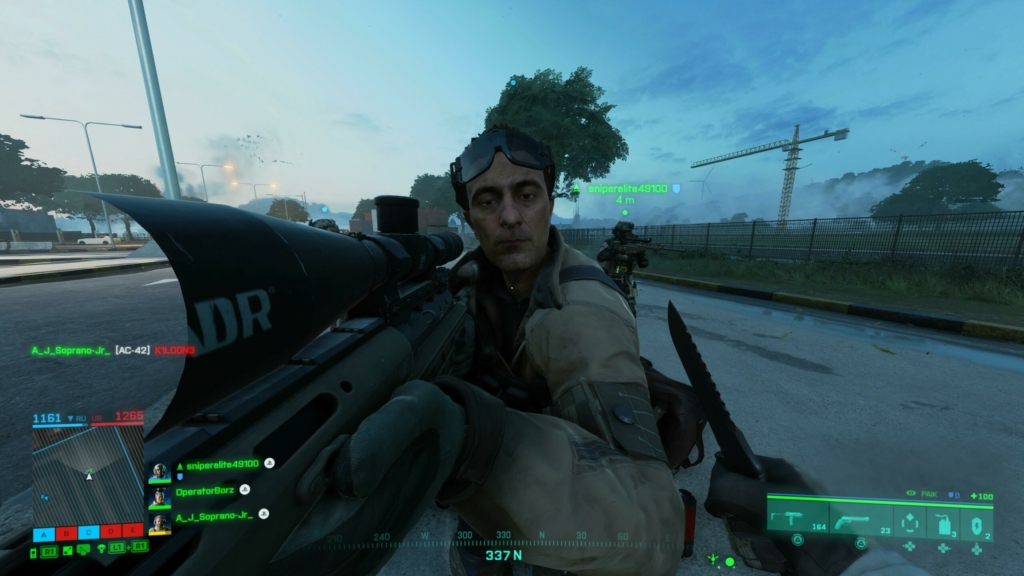
Task: Click the chat bubbles icon
Action: click(83, 548)
